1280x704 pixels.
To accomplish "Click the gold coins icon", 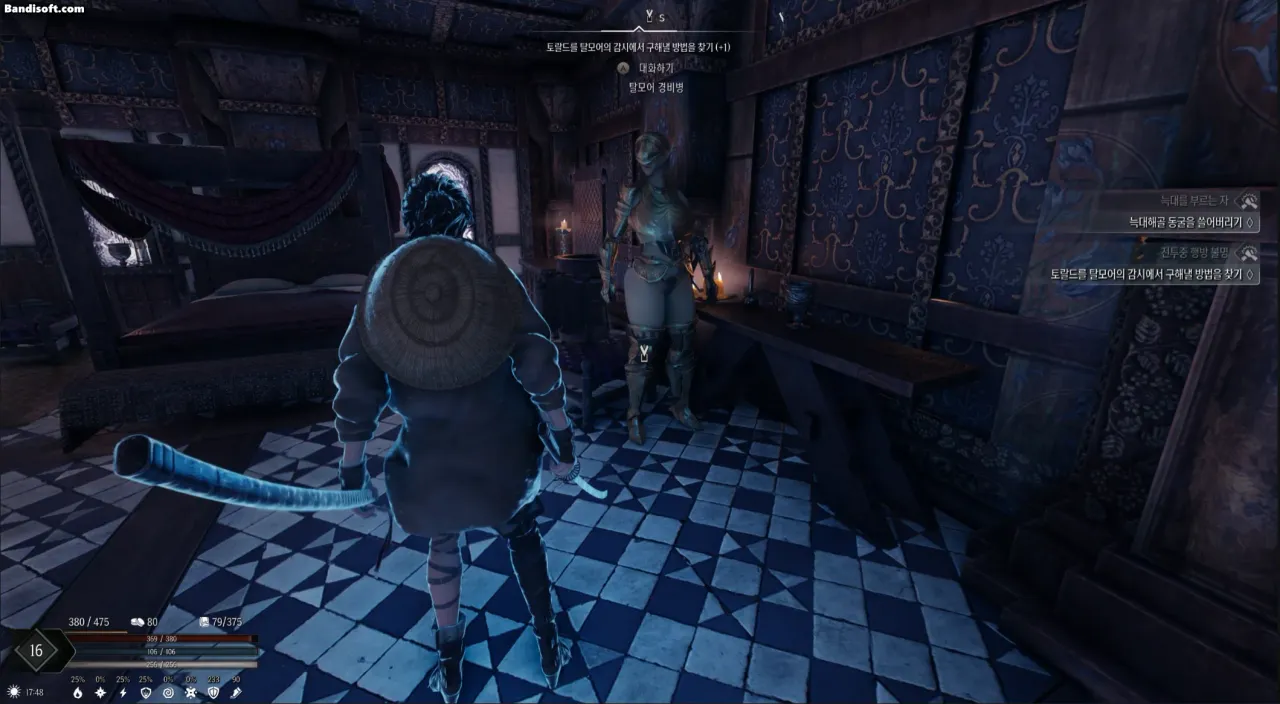I will point(137,622).
